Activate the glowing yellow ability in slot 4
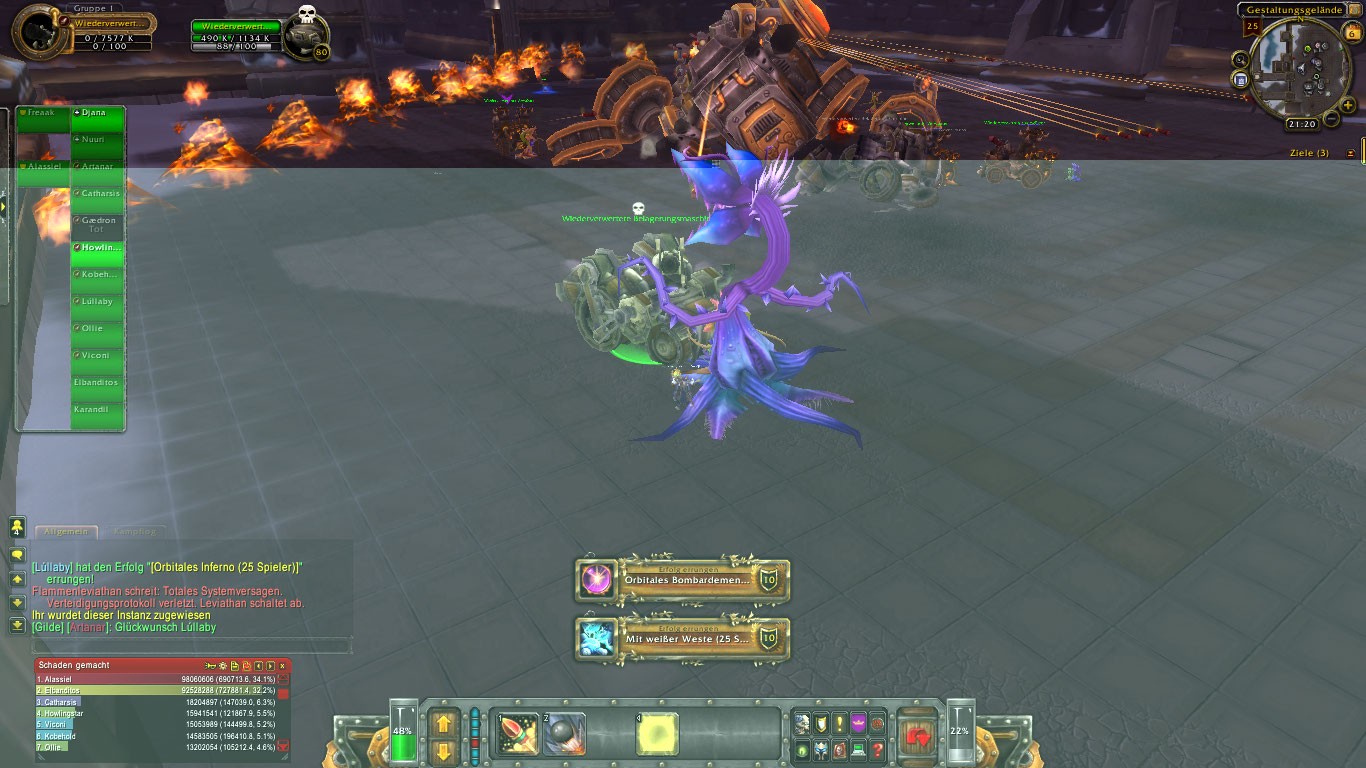The image size is (1366, 768). (x=658, y=735)
